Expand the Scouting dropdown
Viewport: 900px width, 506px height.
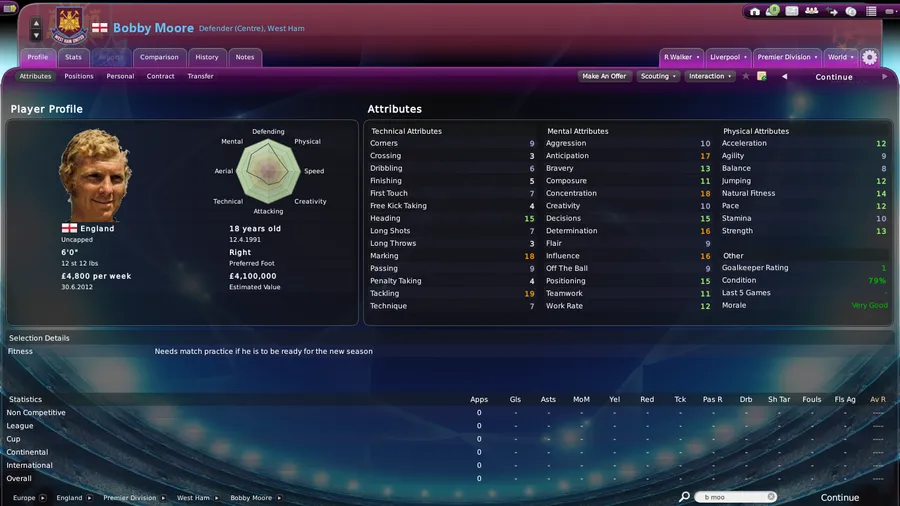click(x=658, y=76)
